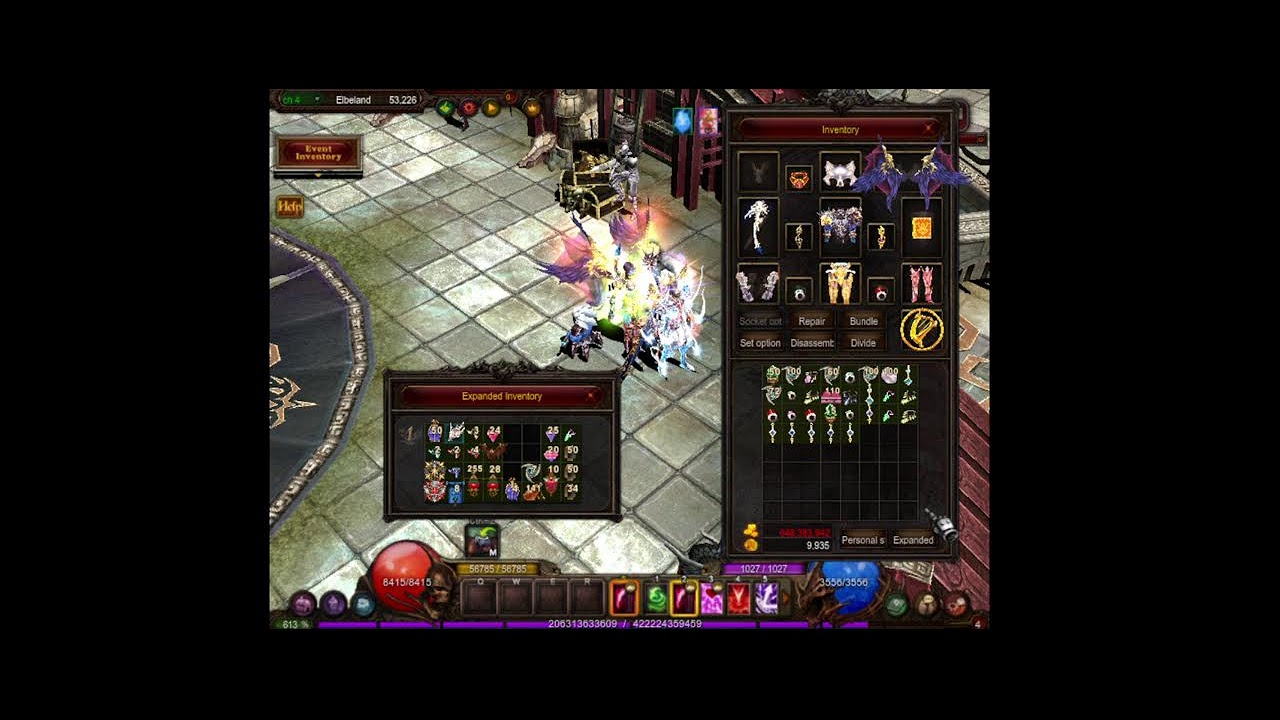Select the equipped white helmet slot
Viewport: 1280px width, 720px height.
840,173
